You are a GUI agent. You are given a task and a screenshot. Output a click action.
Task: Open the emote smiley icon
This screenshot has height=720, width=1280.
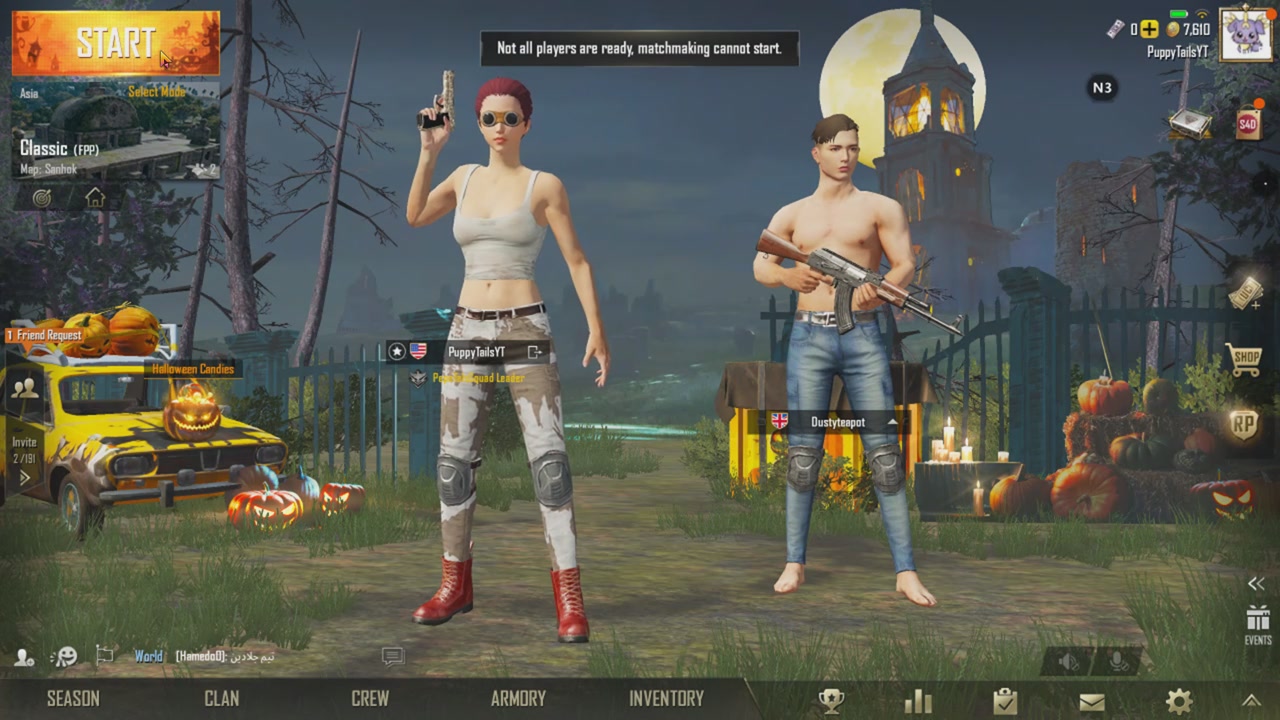coord(65,656)
